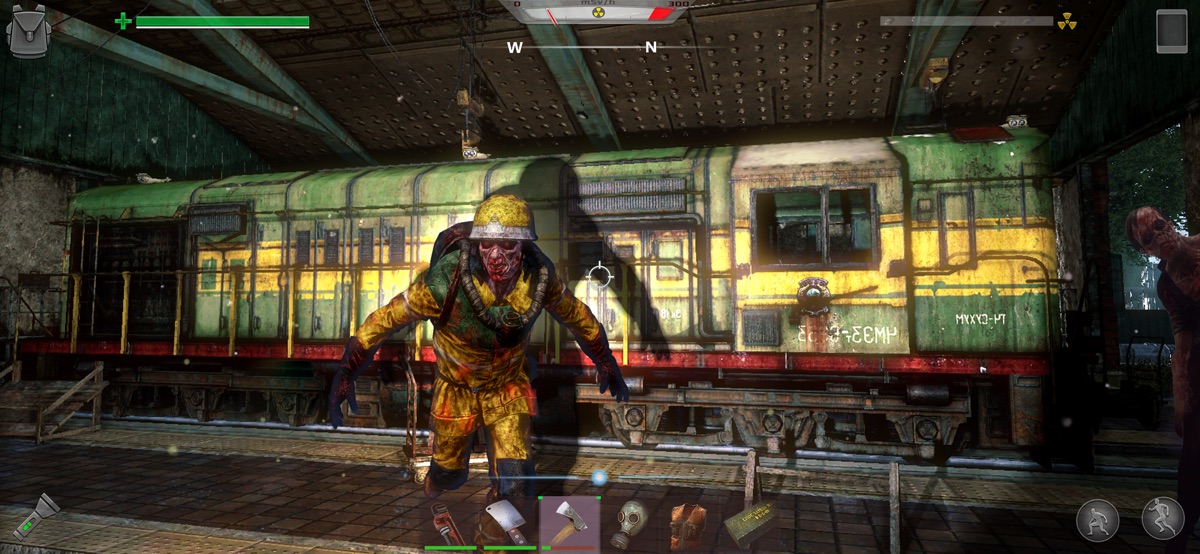Open the backpack inventory
This screenshot has height=554, width=1200.
[x=28, y=31]
